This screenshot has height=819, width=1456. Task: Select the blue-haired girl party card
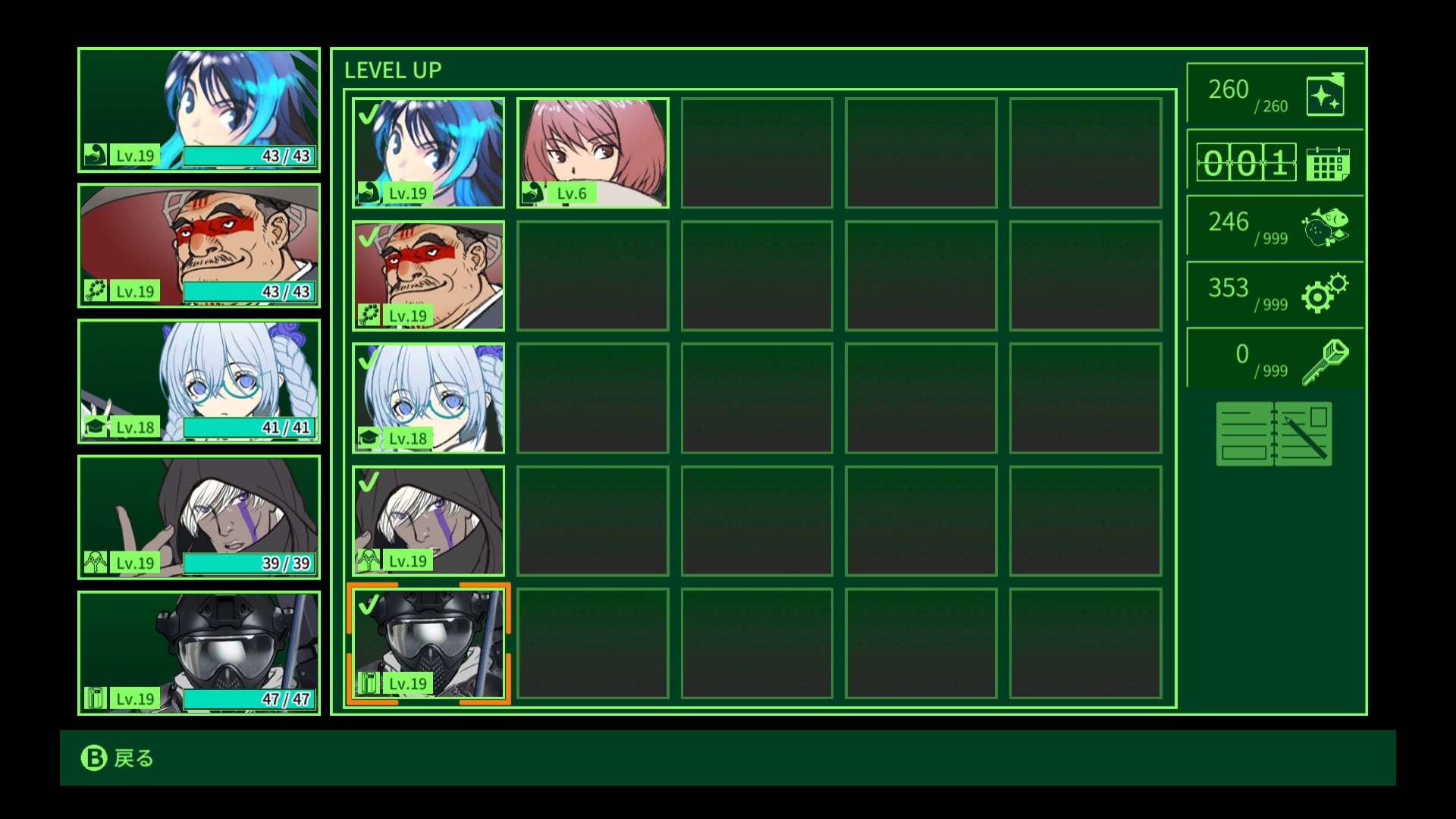199,110
